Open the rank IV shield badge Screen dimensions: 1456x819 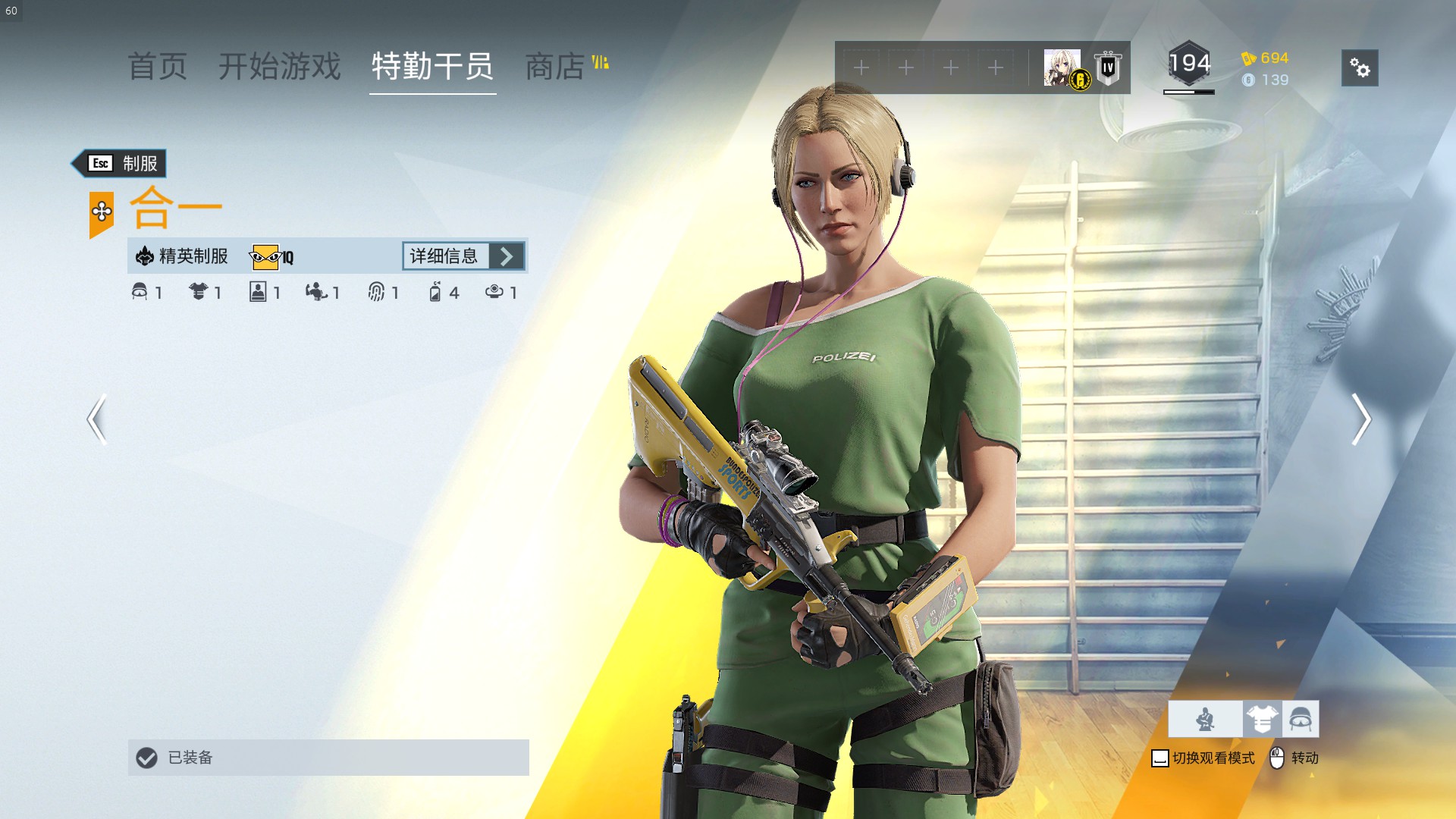point(1108,68)
